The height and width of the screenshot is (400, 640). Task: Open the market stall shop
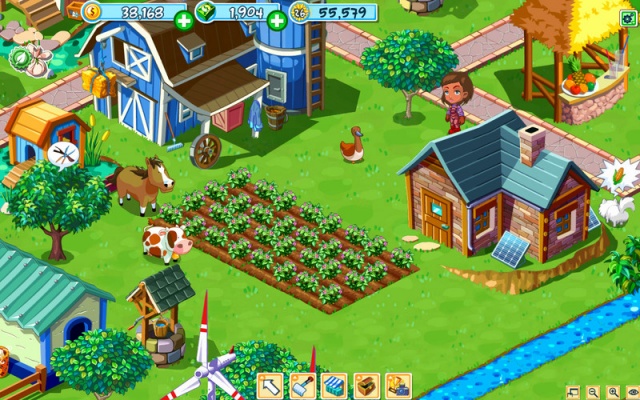(x=334, y=385)
